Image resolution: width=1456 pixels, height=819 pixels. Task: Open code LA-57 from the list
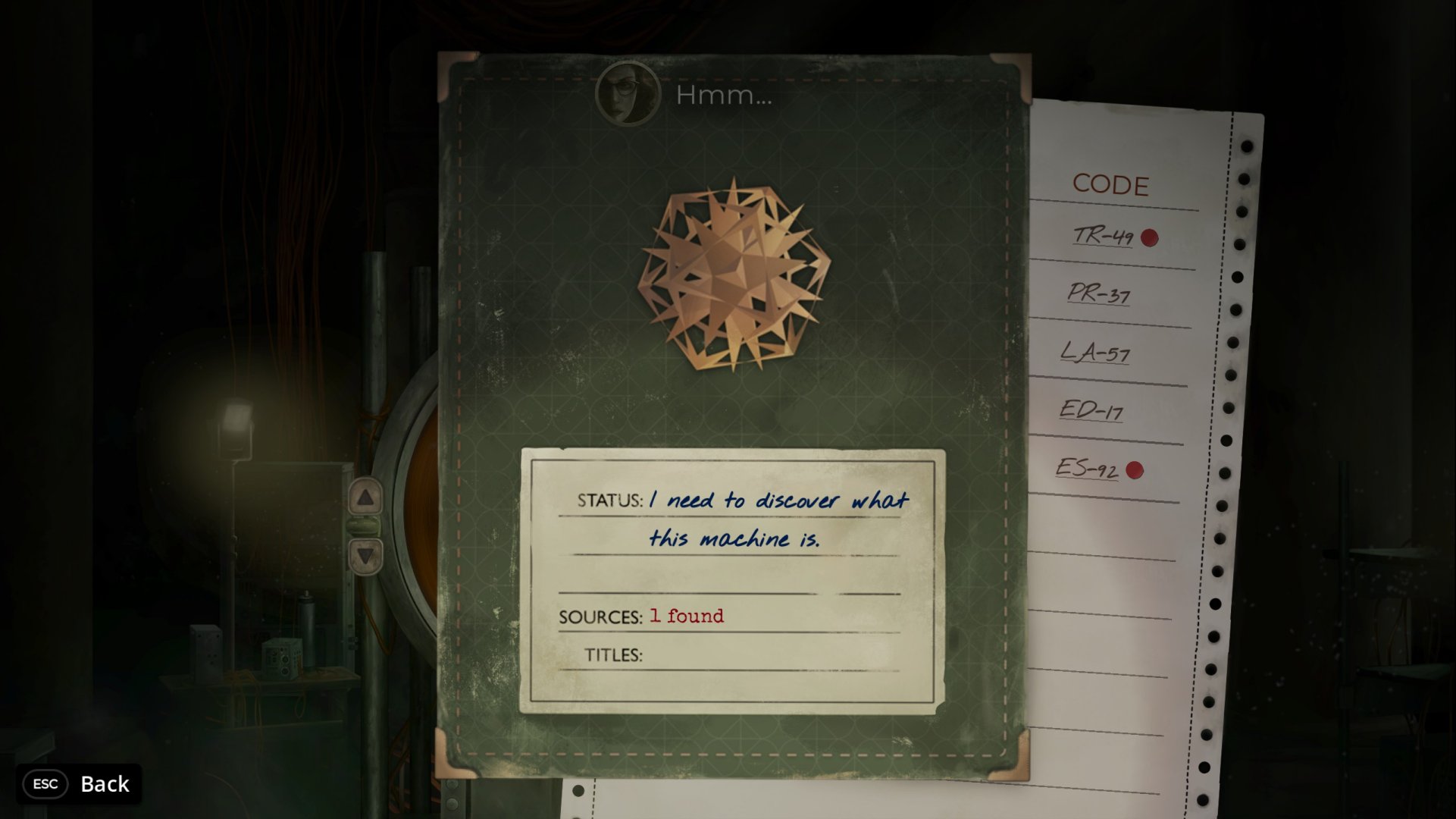tap(1094, 352)
